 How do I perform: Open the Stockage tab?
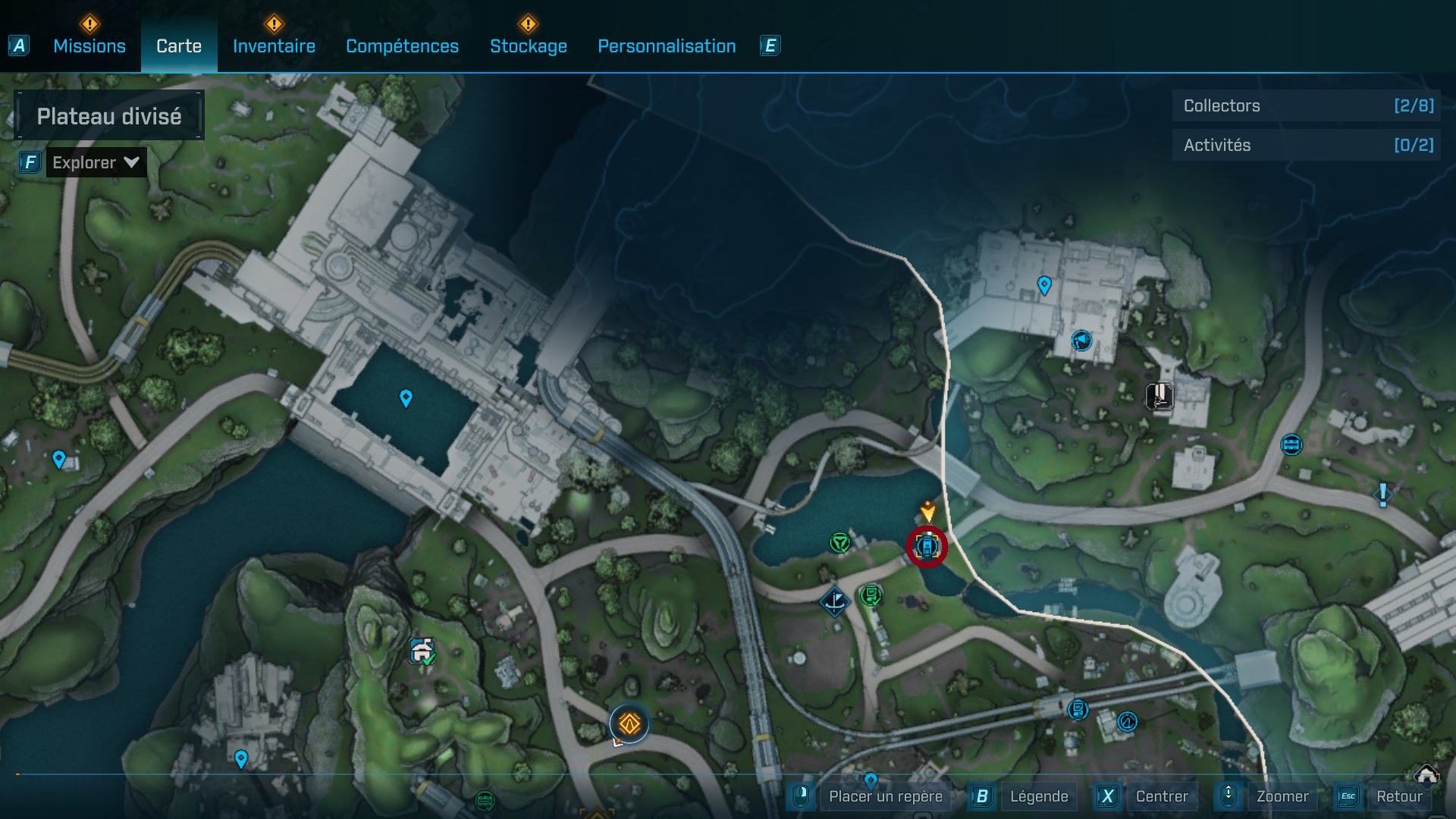[528, 46]
